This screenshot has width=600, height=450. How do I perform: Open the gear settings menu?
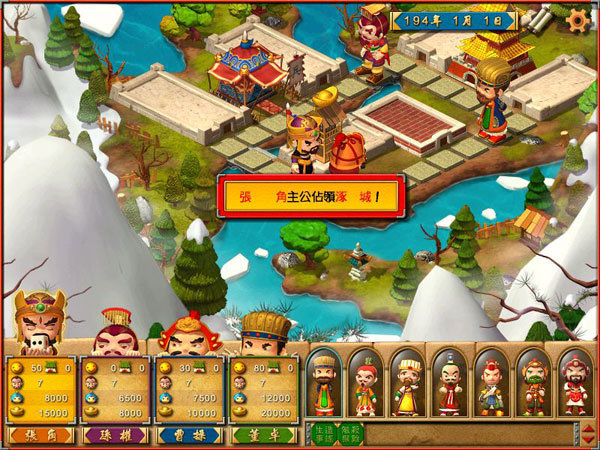click(x=577, y=19)
